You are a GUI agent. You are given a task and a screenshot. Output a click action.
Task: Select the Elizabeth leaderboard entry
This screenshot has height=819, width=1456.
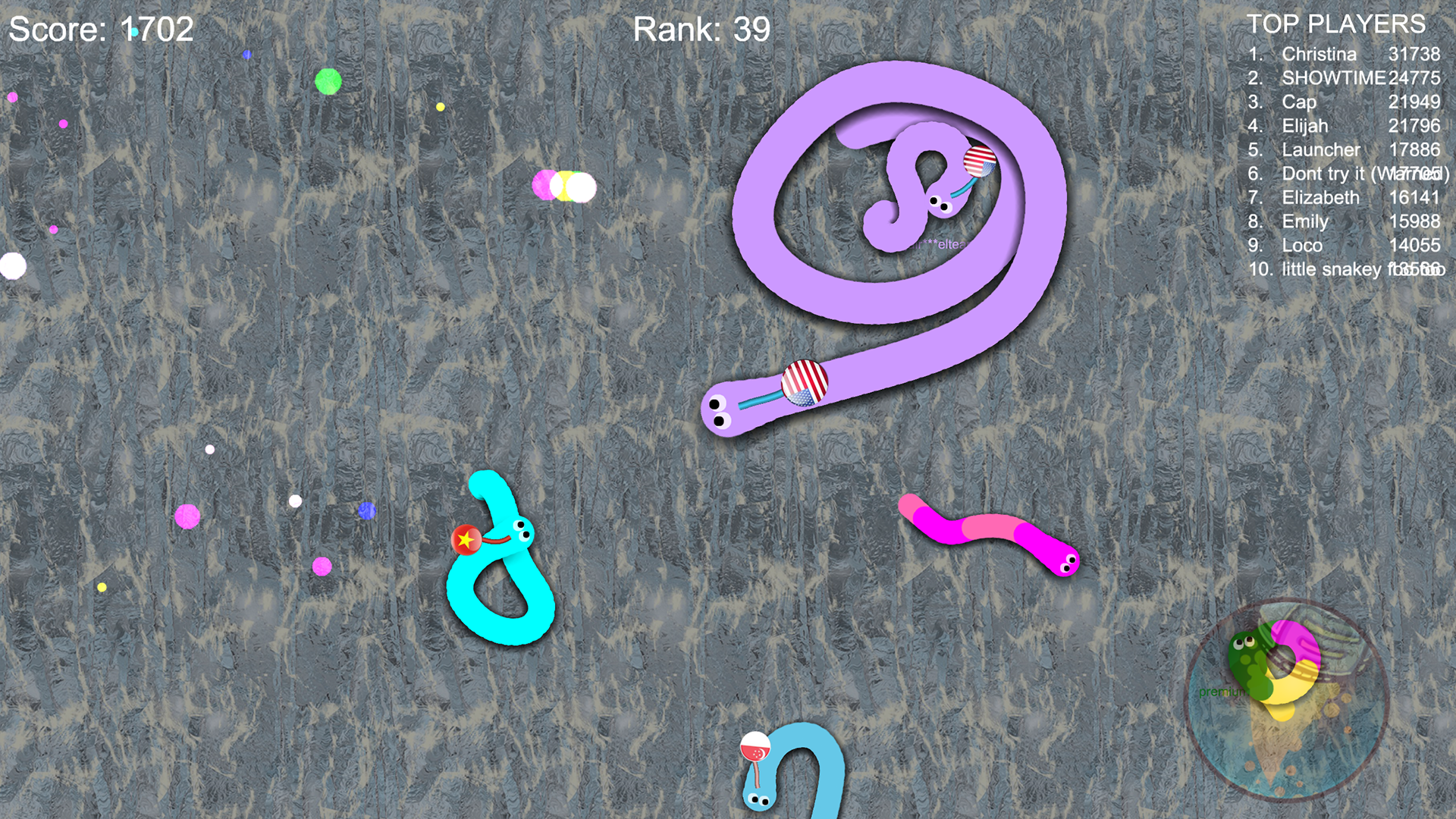1321,198
